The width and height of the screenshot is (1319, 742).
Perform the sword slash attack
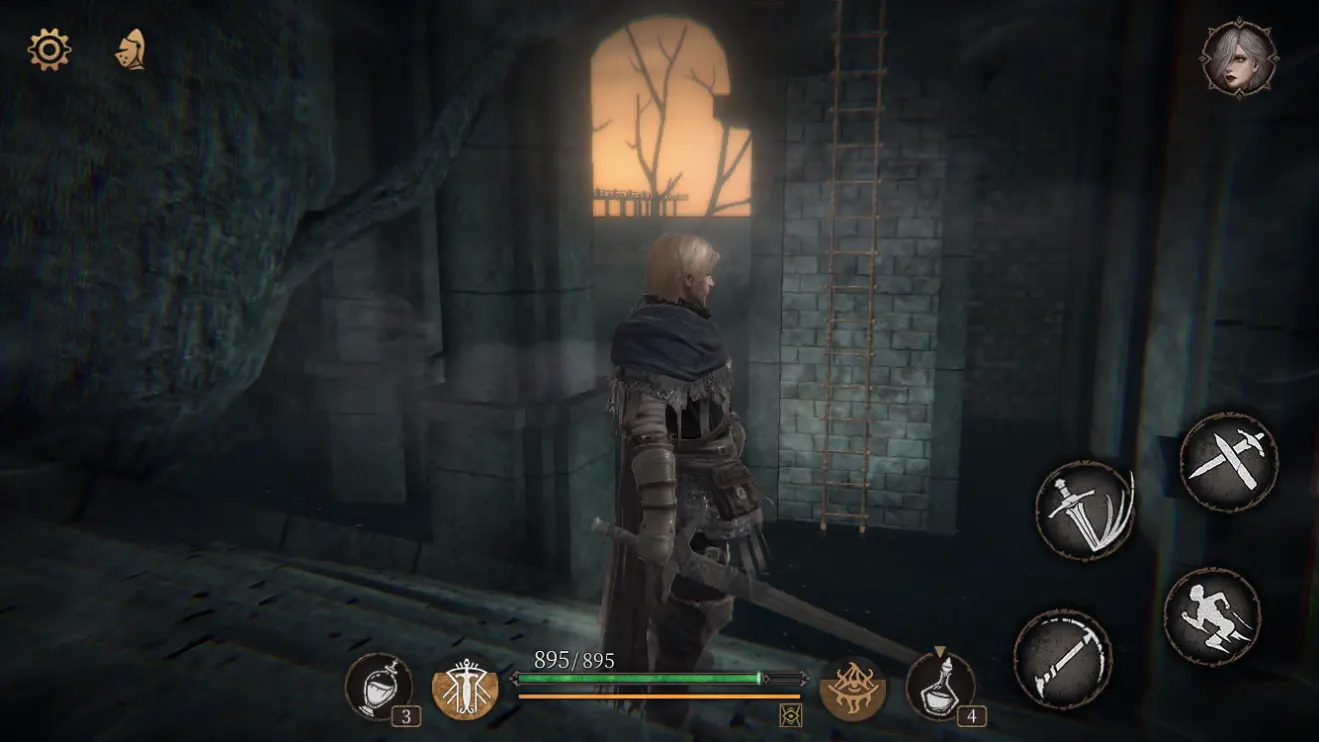[1084, 510]
